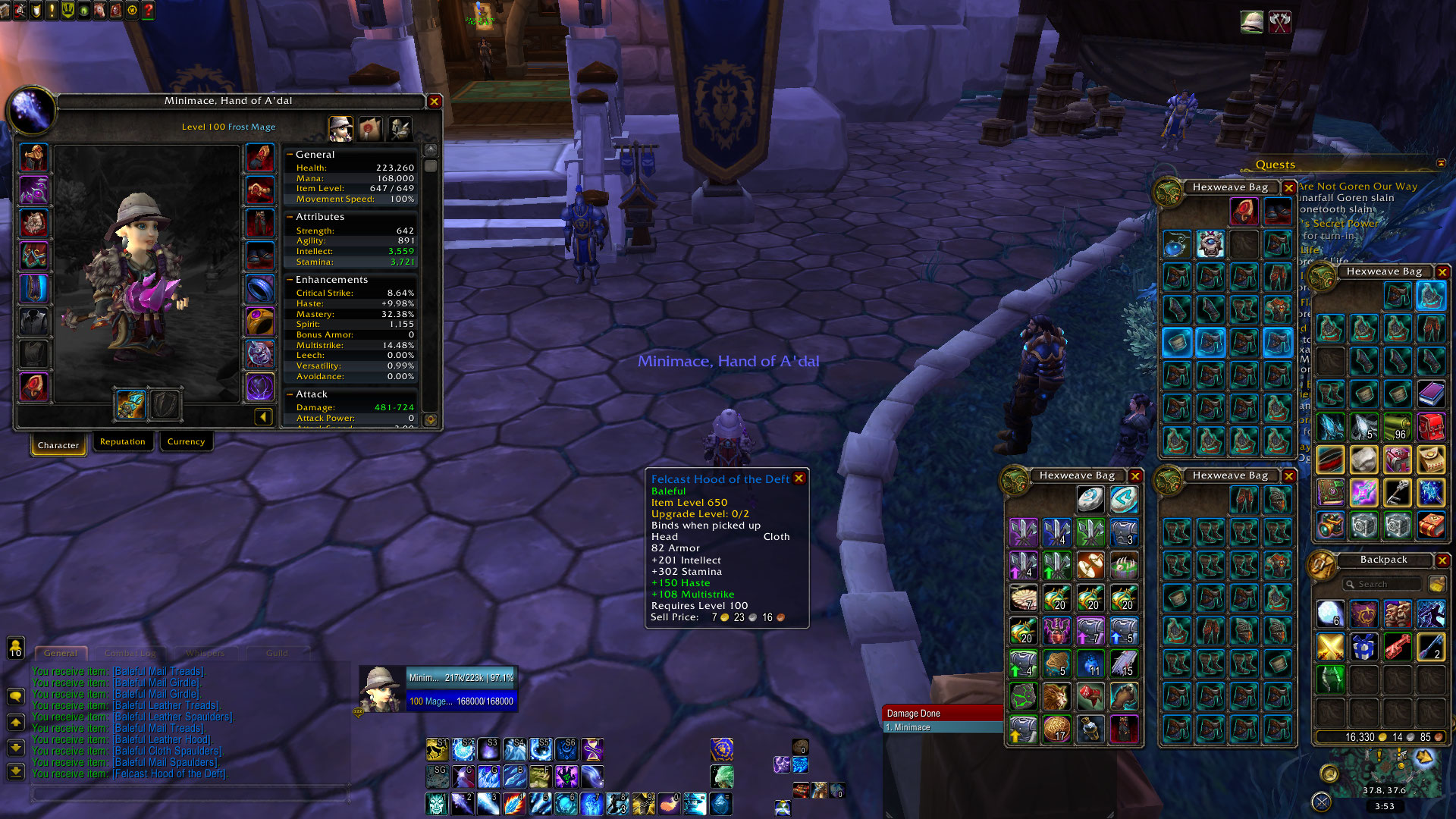Close the Backpack bag window

coord(1442,560)
